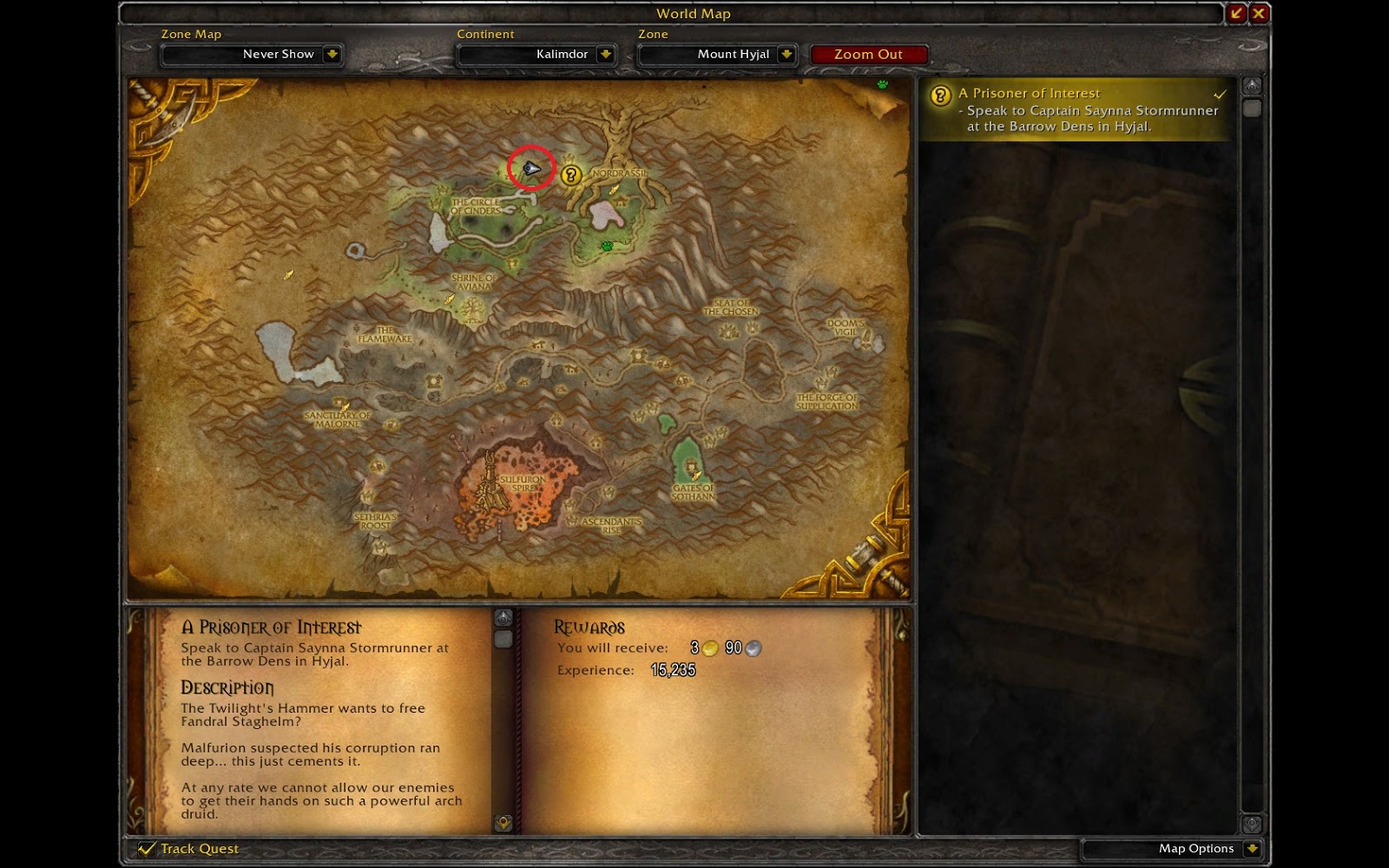Image resolution: width=1389 pixels, height=868 pixels.
Task: Select the green paw tracking icon on the map
Action: (606, 245)
